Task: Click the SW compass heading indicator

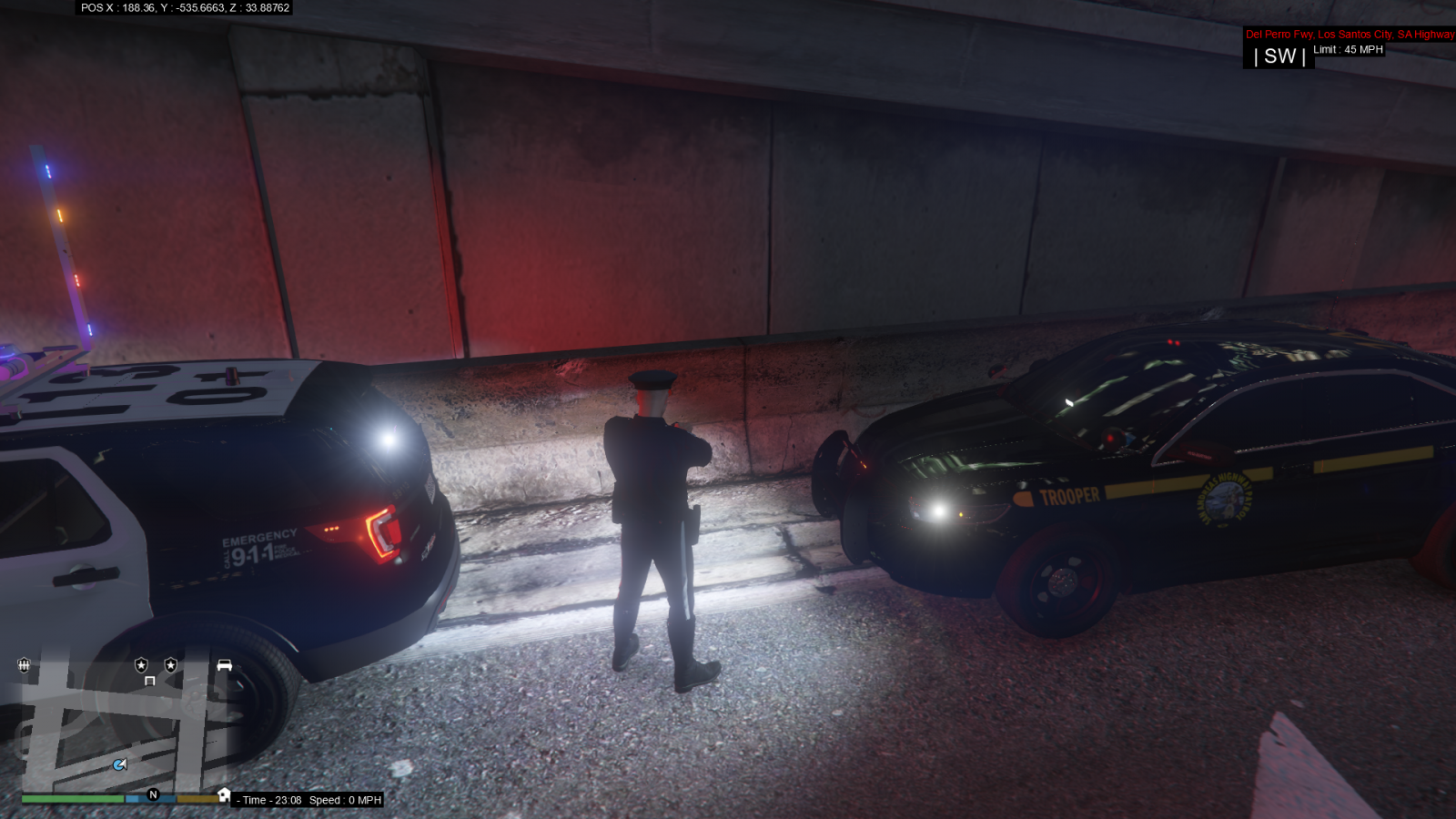Action: pos(1278,56)
